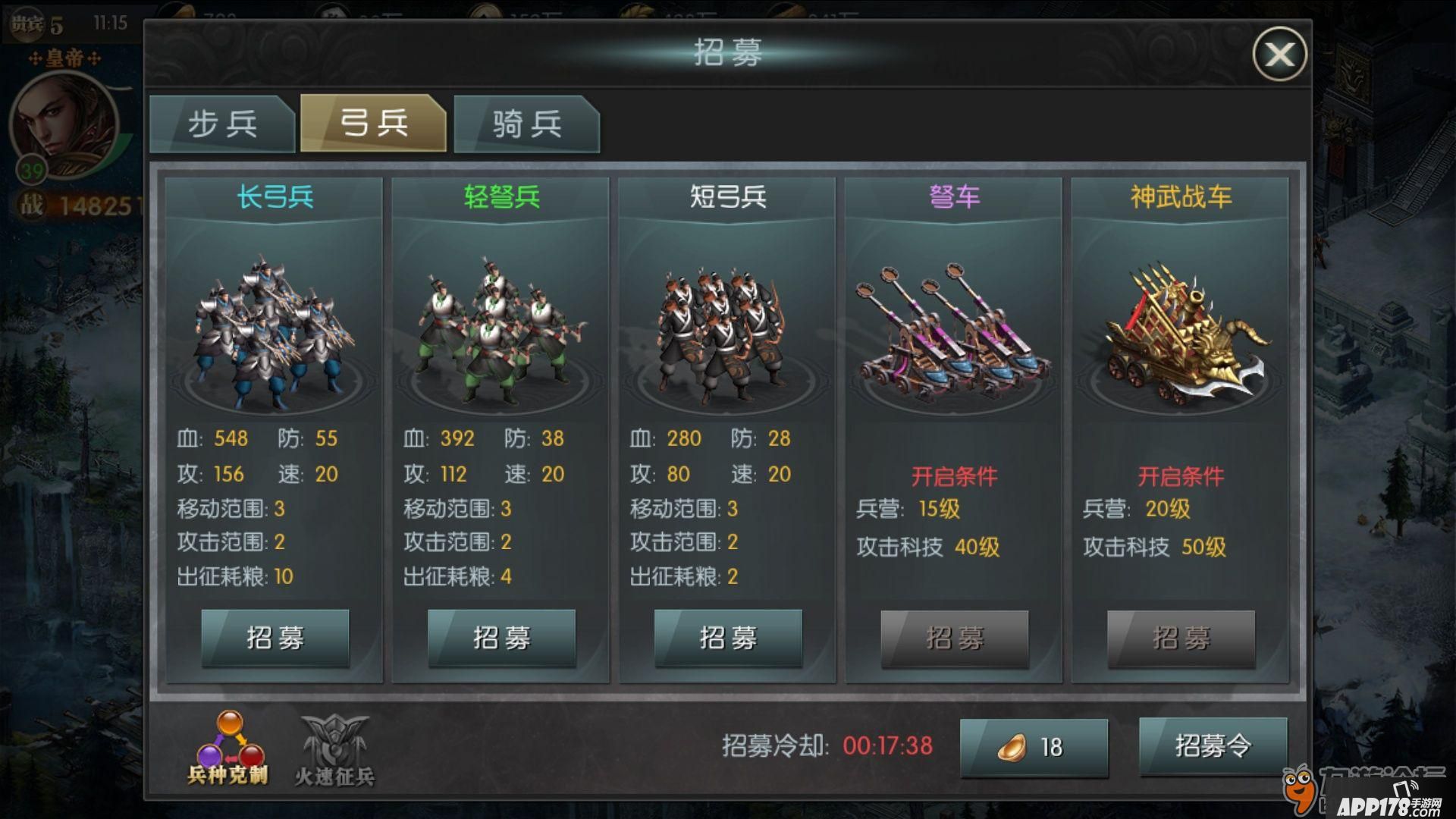Click the greyed 招募 button under 神武战车
Image resolution: width=1456 pixels, height=819 pixels.
point(1181,639)
